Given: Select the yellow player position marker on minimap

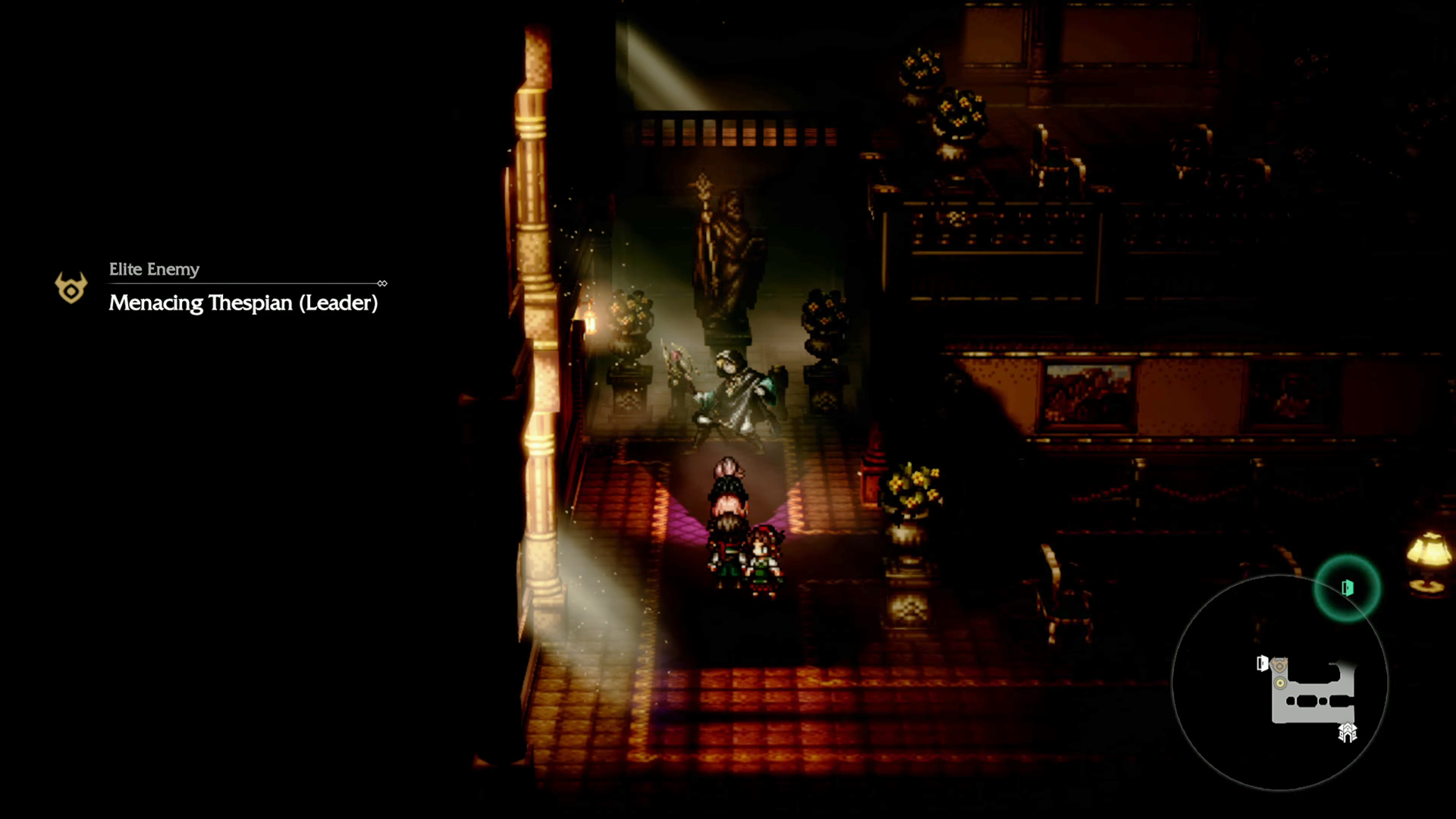Looking at the screenshot, I should 1279,683.
